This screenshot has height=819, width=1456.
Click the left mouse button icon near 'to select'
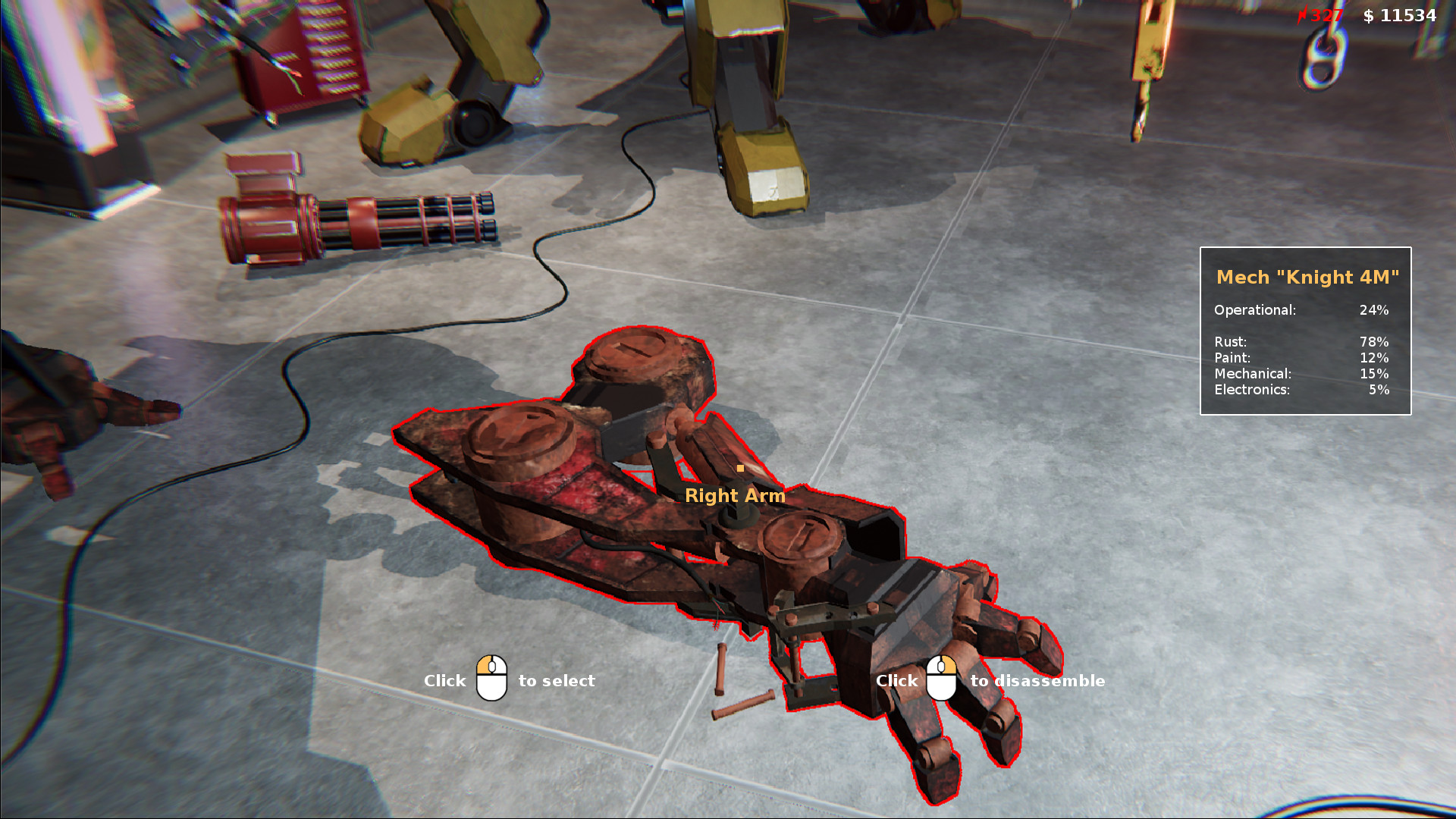click(x=490, y=677)
